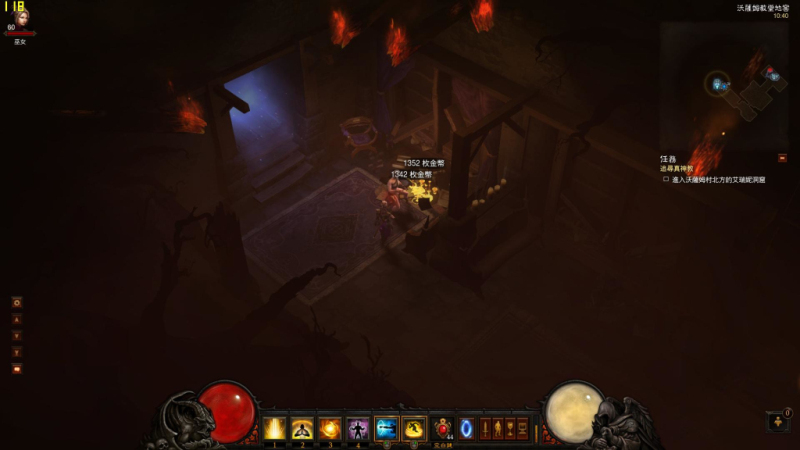Open the gold plus button at bottom-right
This screenshot has height=450, width=800.
point(778,422)
